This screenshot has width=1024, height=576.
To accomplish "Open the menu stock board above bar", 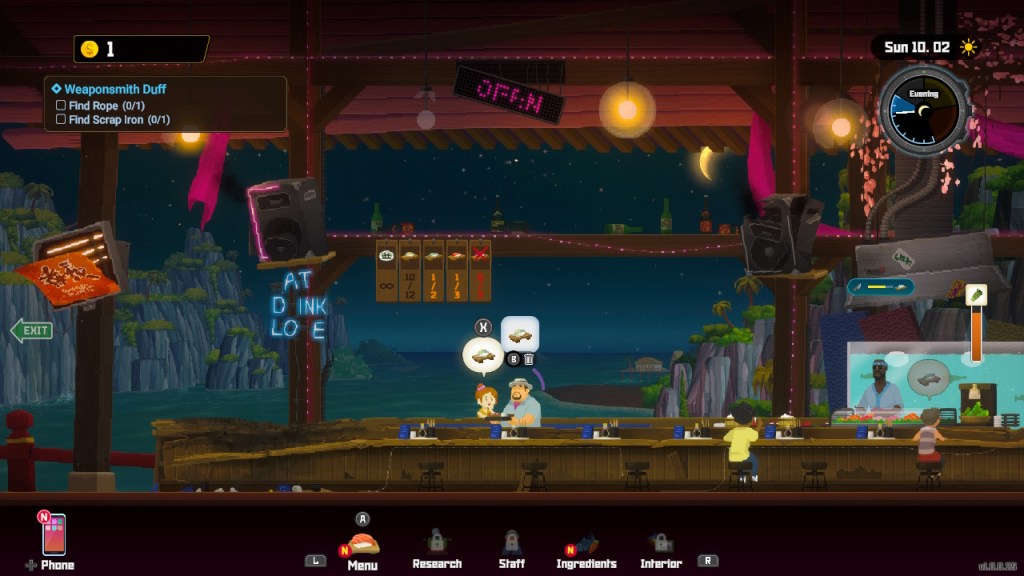I will (x=433, y=269).
